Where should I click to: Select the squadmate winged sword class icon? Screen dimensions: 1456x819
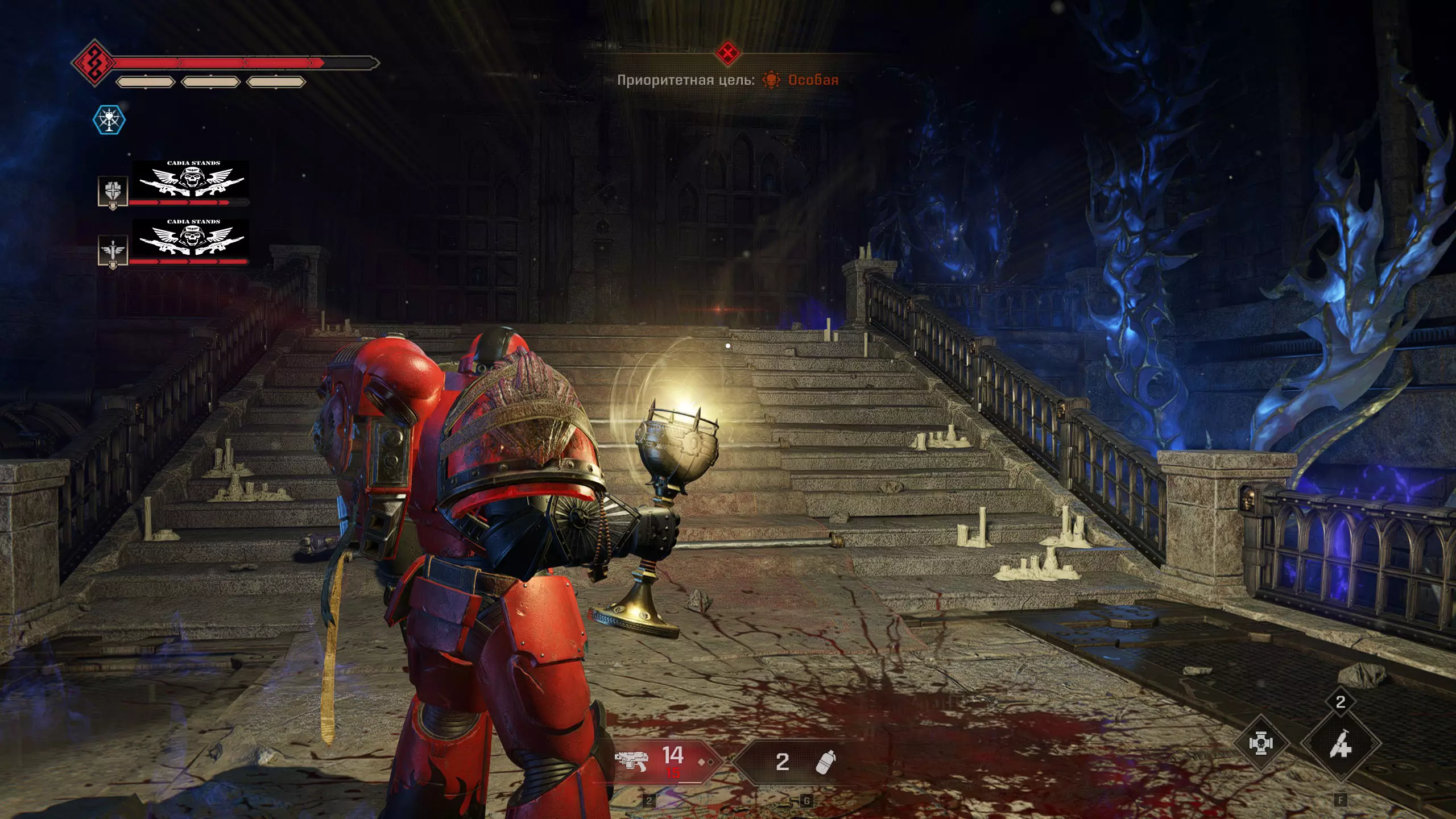[113, 250]
